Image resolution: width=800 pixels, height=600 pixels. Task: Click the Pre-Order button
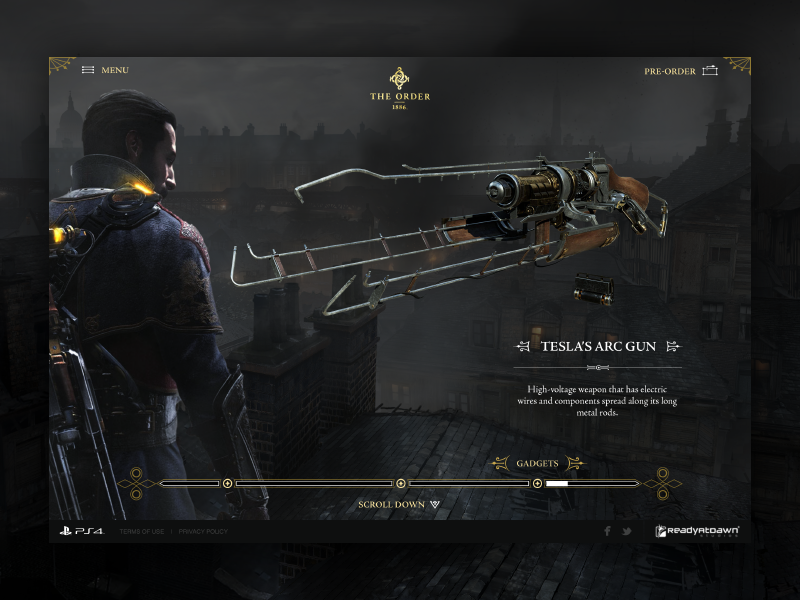[x=681, y=71]
